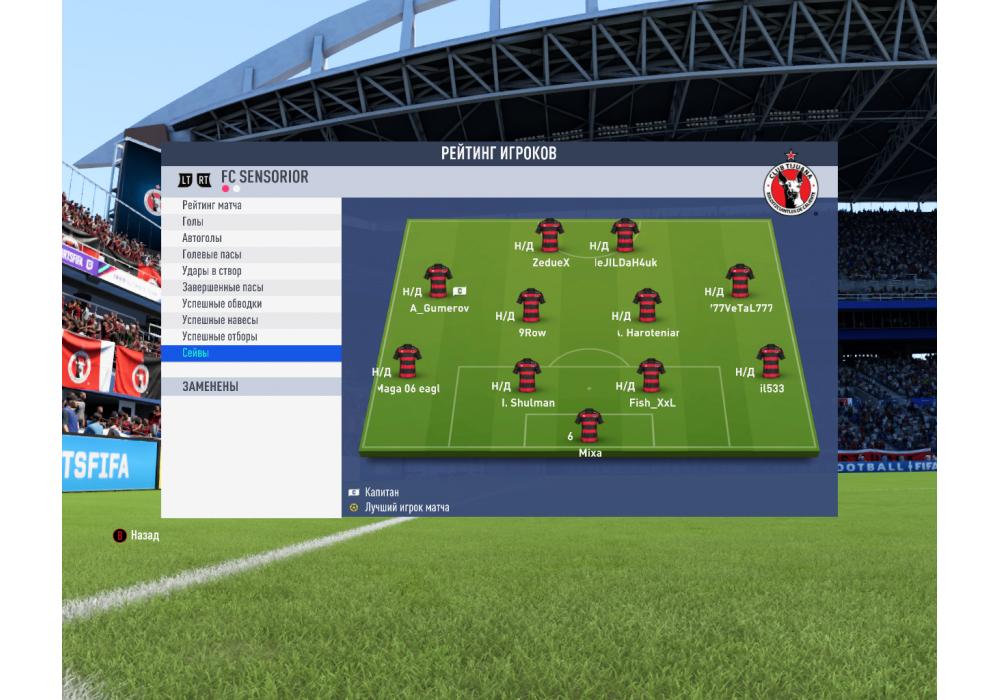The height and width of the screenshot is (700, 1000).
Task: Select player 9Row on the pitch
Action: point(530,306)
